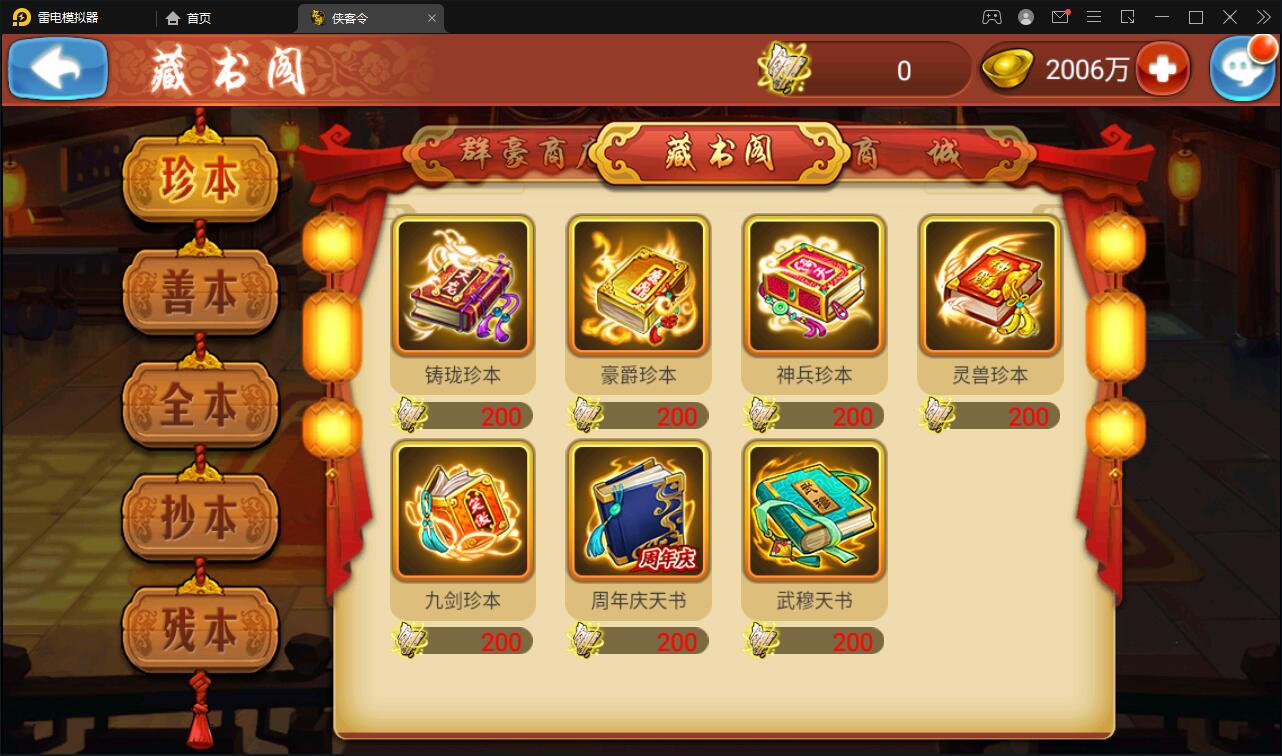Viewport: 1282px width, 756px height.
Task: Open the 抄本 category panel
Action: 200,515
